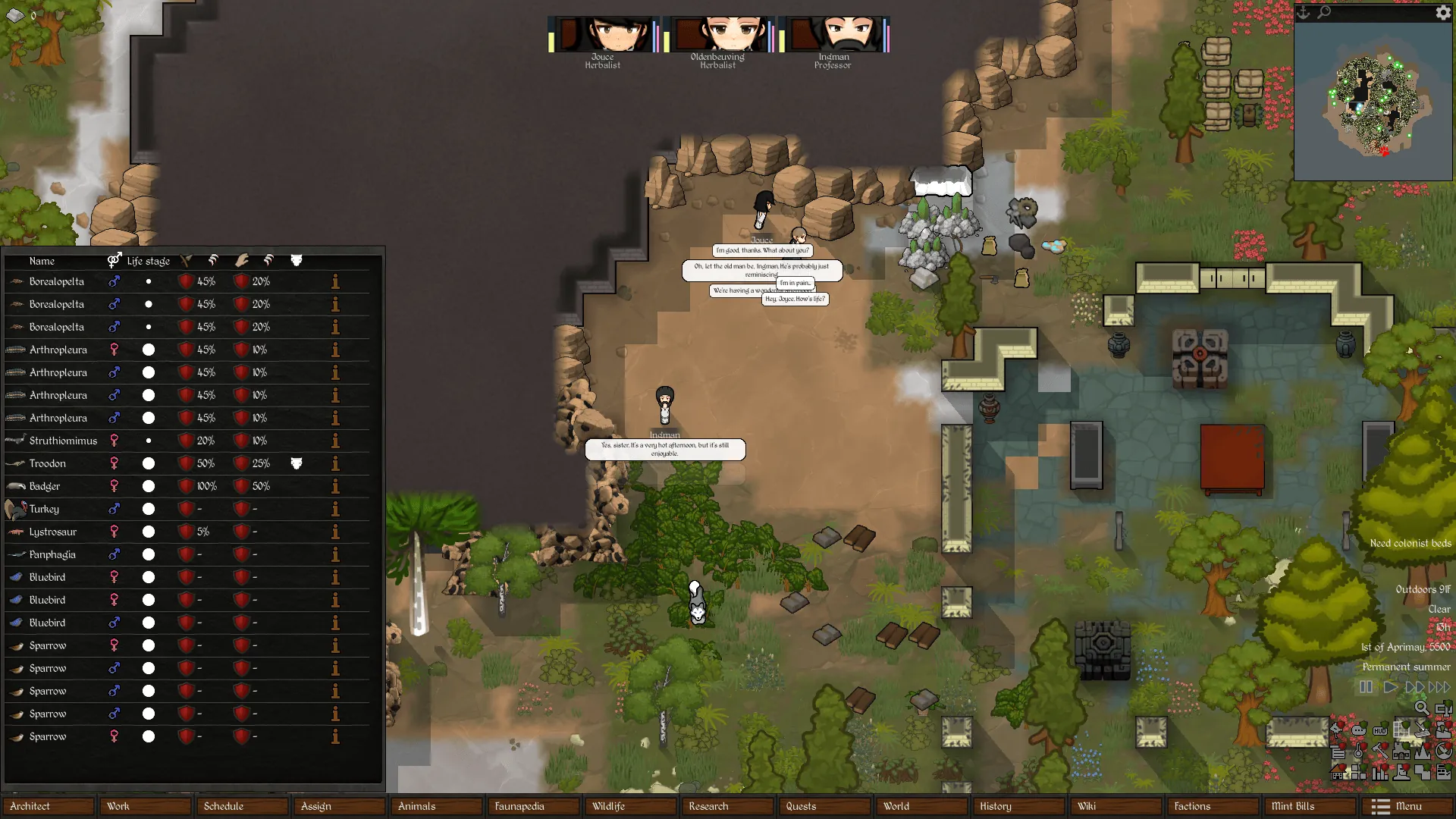Open the Factions tab
The height and width of the screenshot is (819, 1456).
(1213, 806)
